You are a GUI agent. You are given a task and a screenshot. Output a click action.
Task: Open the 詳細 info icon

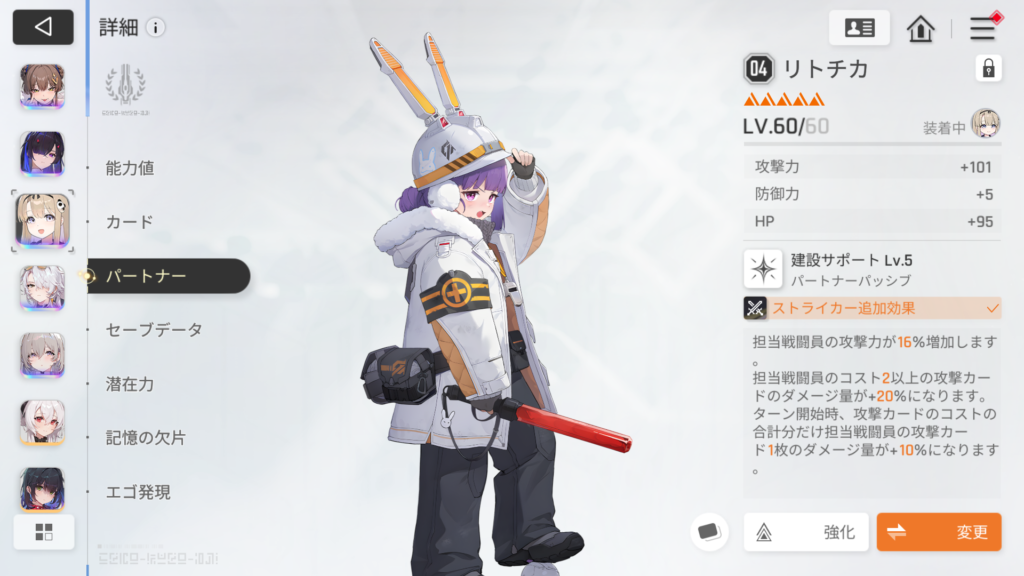point(155,28)
